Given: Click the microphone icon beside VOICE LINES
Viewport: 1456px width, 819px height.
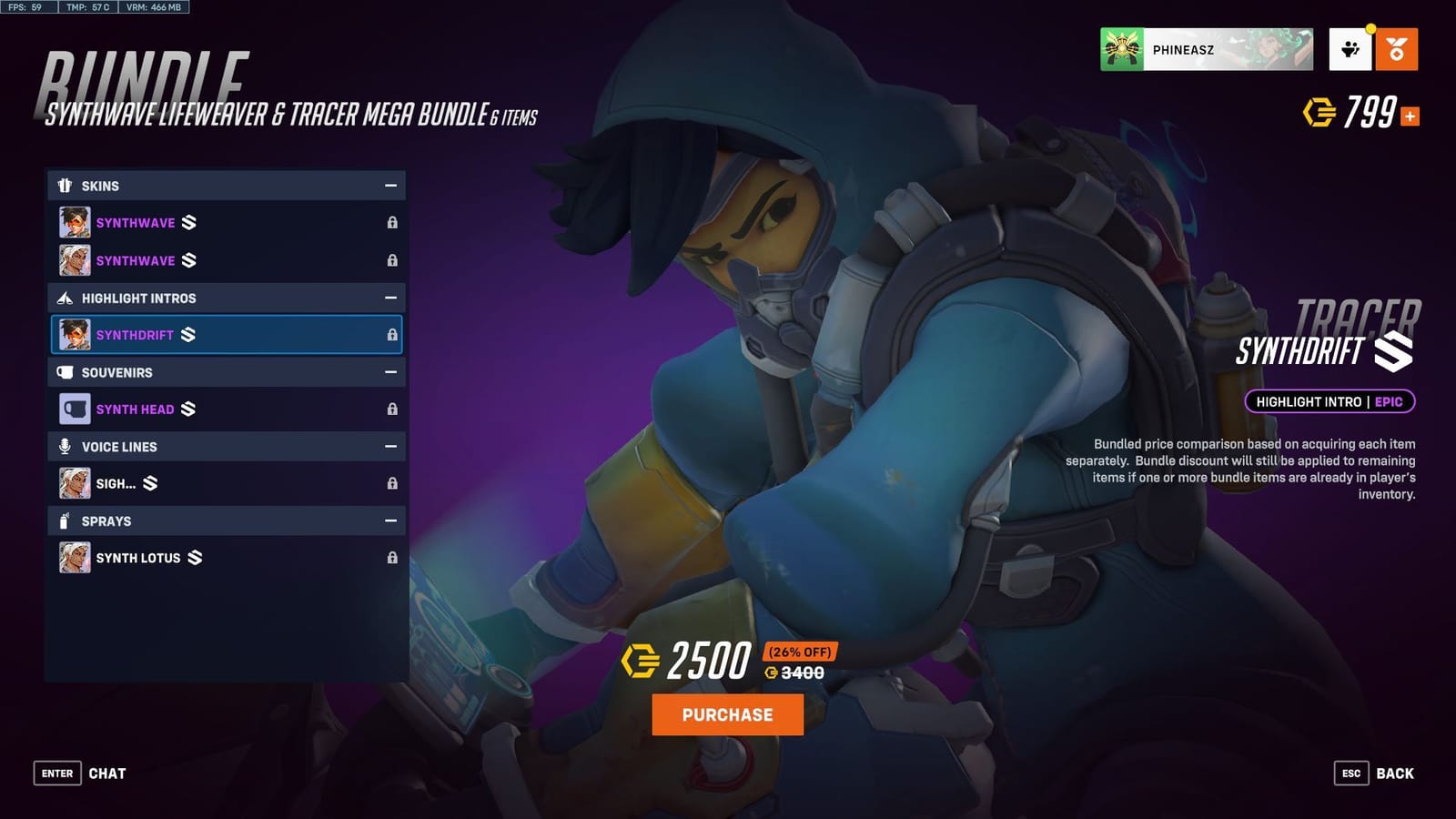Looking at the screenshot, I should [64, 447].
